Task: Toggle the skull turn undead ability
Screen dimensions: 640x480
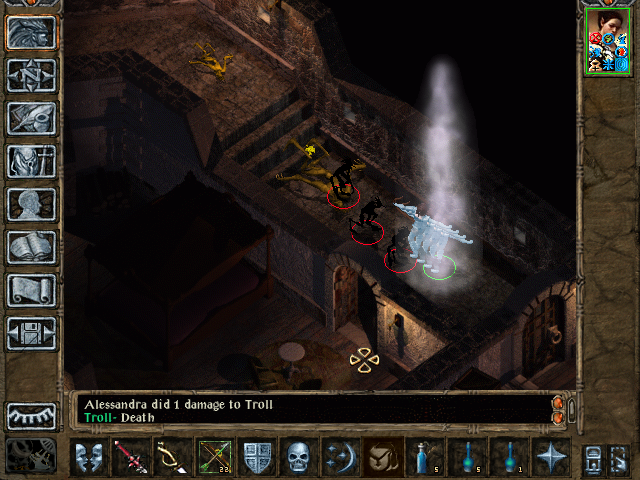Action: [x=299, y=456]
